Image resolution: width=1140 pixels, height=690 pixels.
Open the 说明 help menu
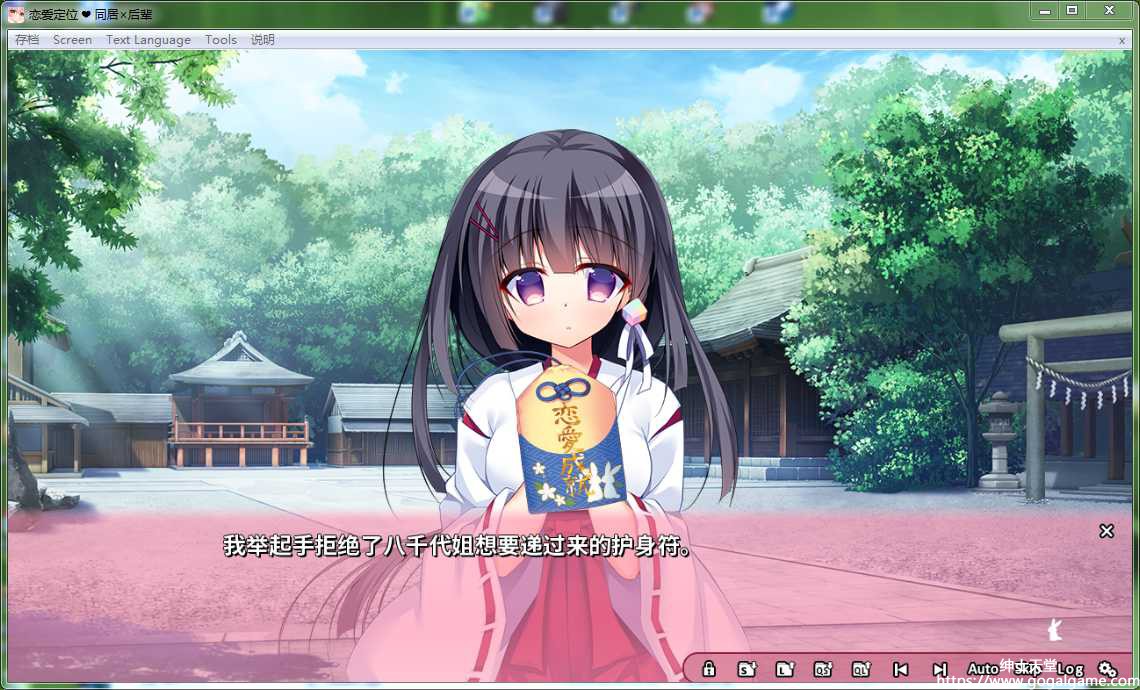pos(263,40)
